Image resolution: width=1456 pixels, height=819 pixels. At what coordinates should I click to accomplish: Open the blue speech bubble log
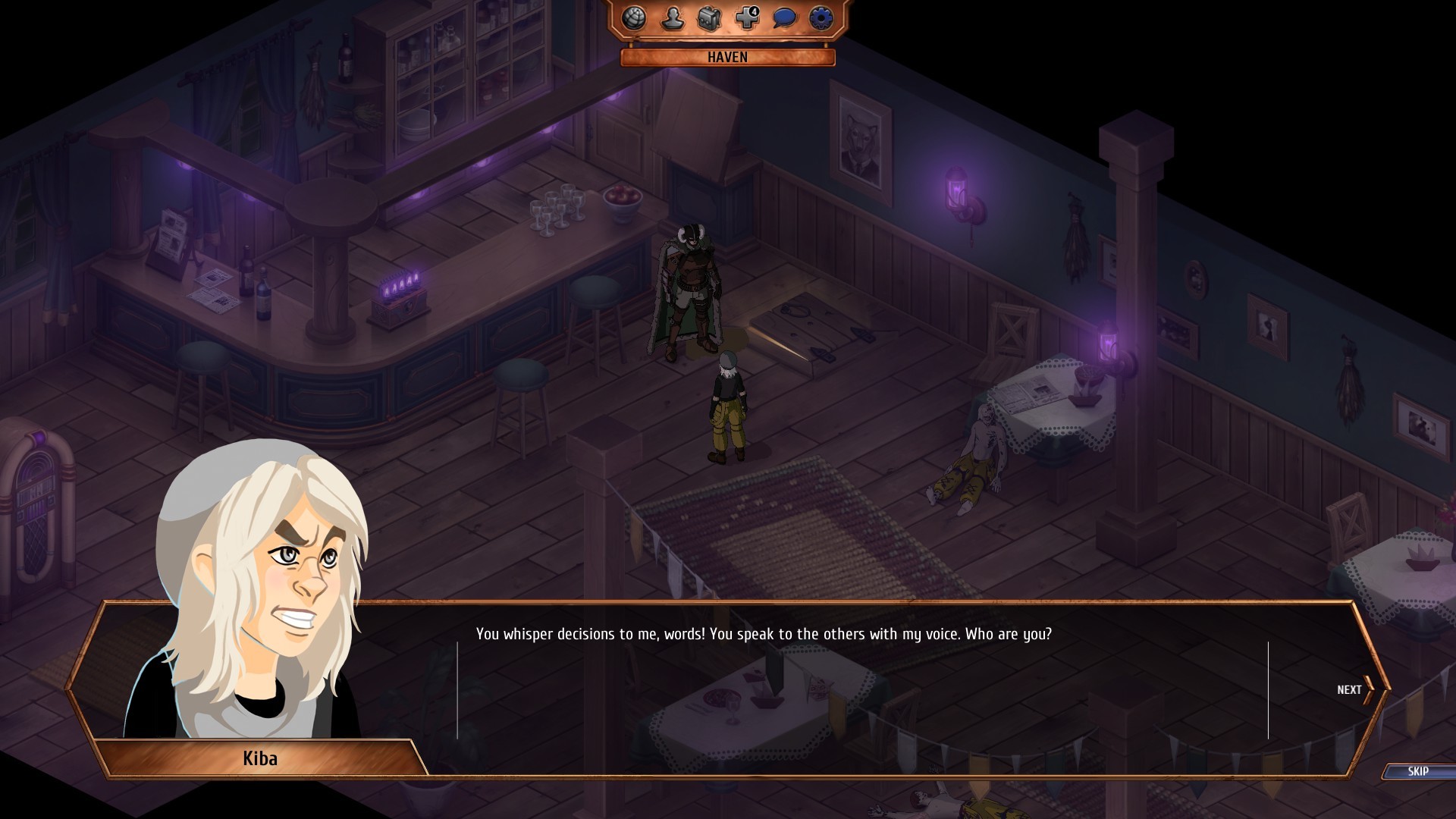[x=784, y=18]
